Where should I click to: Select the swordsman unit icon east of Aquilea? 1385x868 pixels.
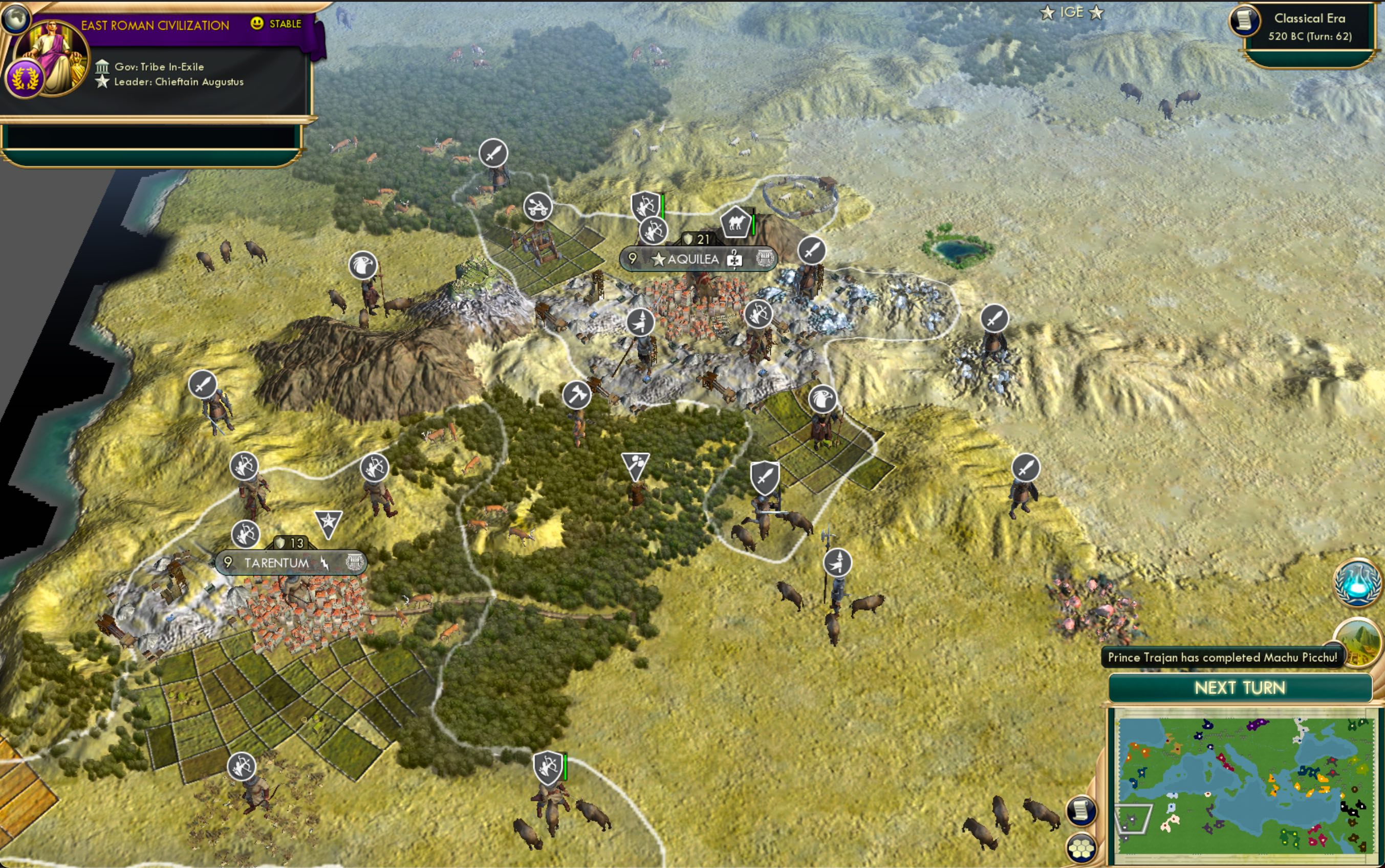[x=812, y=251]
